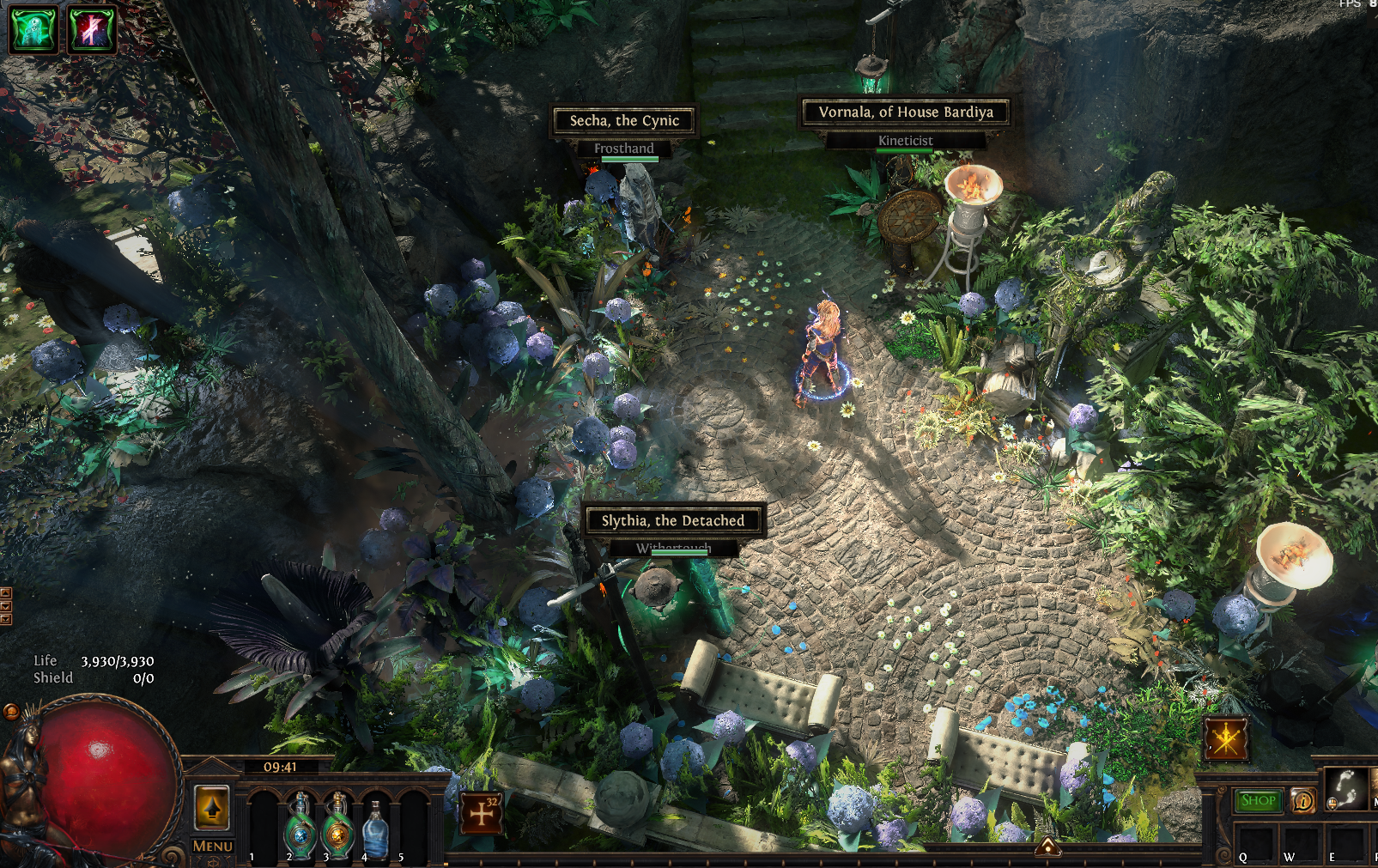The image size is (1378, 868).
Task: Click the small orange orb above the life globe
Action: tap(11, 711)
